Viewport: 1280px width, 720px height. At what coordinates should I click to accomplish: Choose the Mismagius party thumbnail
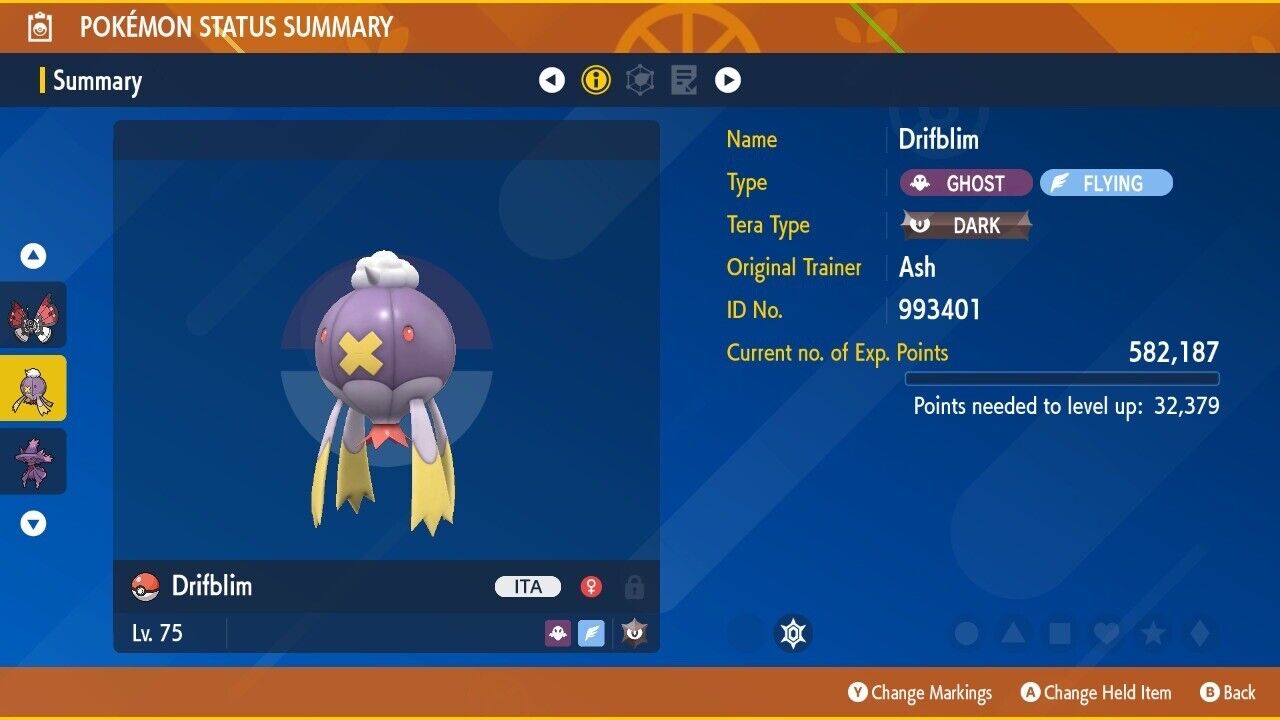coord(33,461)
